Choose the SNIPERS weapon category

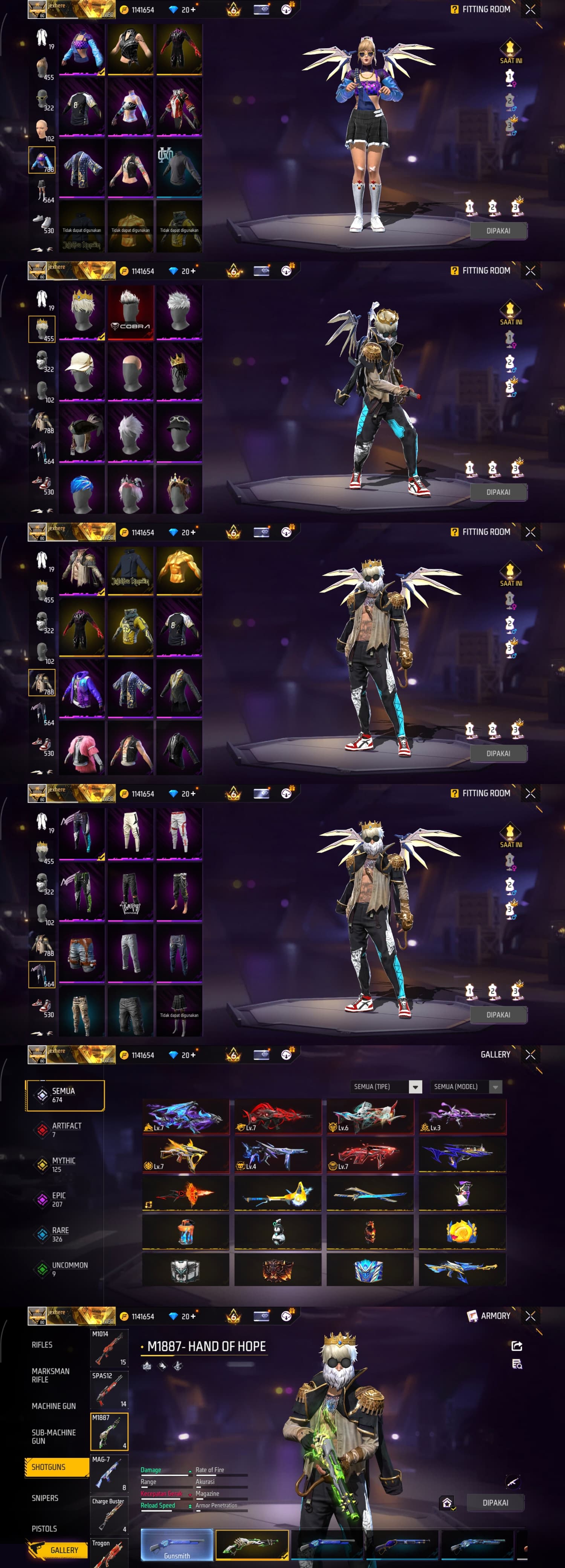45,1498
